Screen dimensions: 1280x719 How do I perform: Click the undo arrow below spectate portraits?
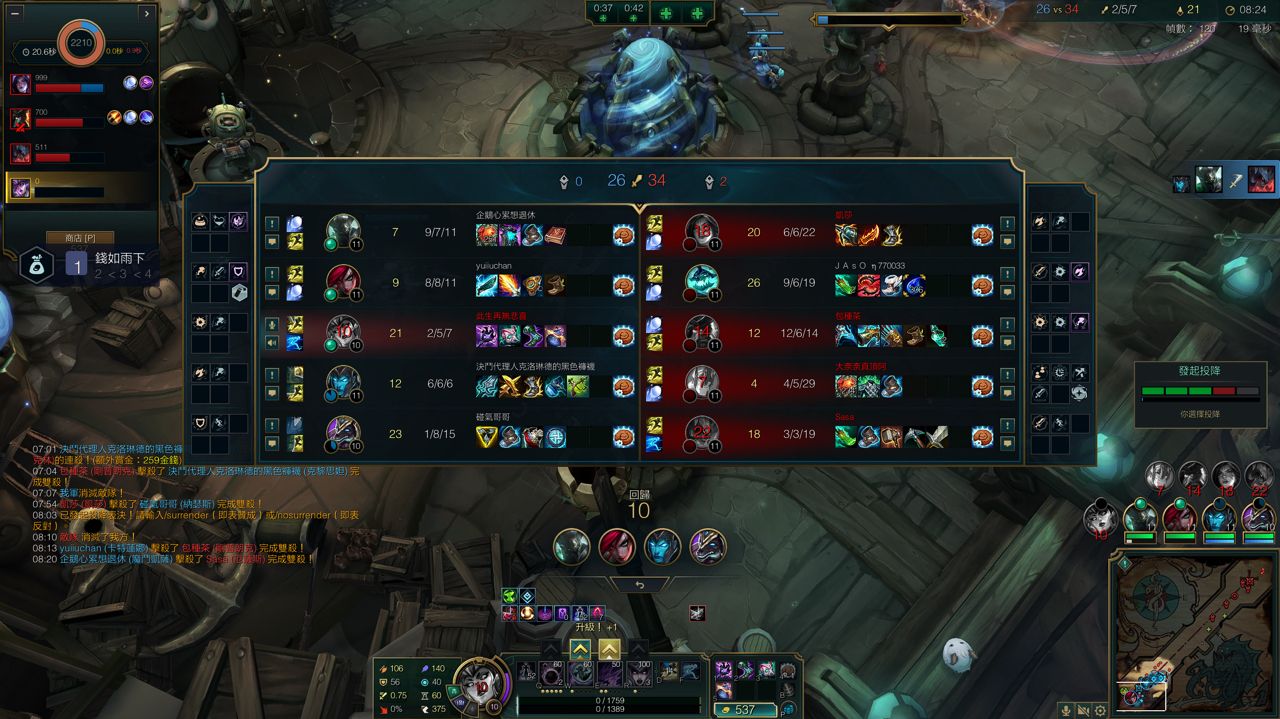pyautogui.click(x=639, y=585)
